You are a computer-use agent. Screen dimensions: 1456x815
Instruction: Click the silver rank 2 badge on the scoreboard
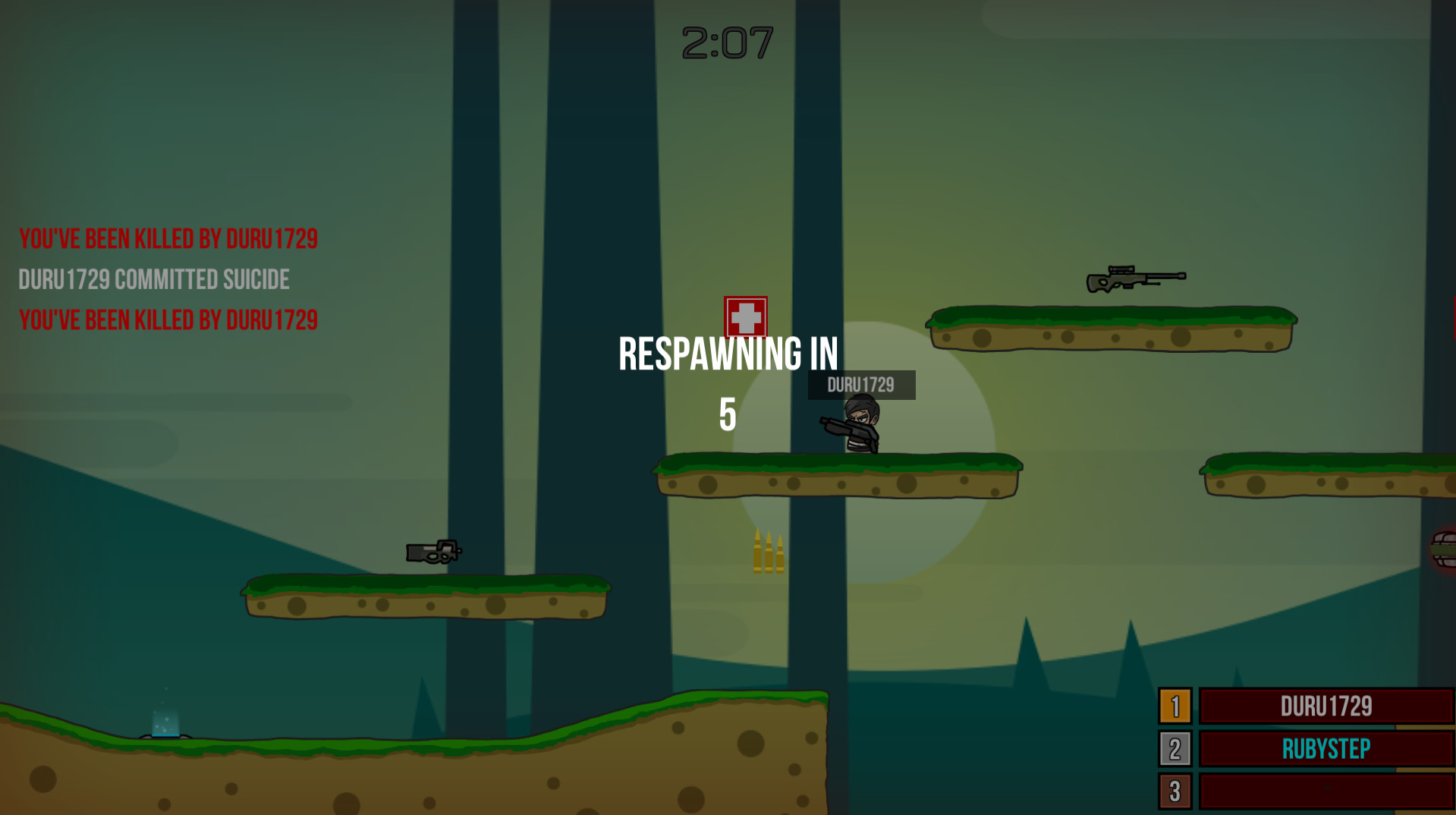1177,749
